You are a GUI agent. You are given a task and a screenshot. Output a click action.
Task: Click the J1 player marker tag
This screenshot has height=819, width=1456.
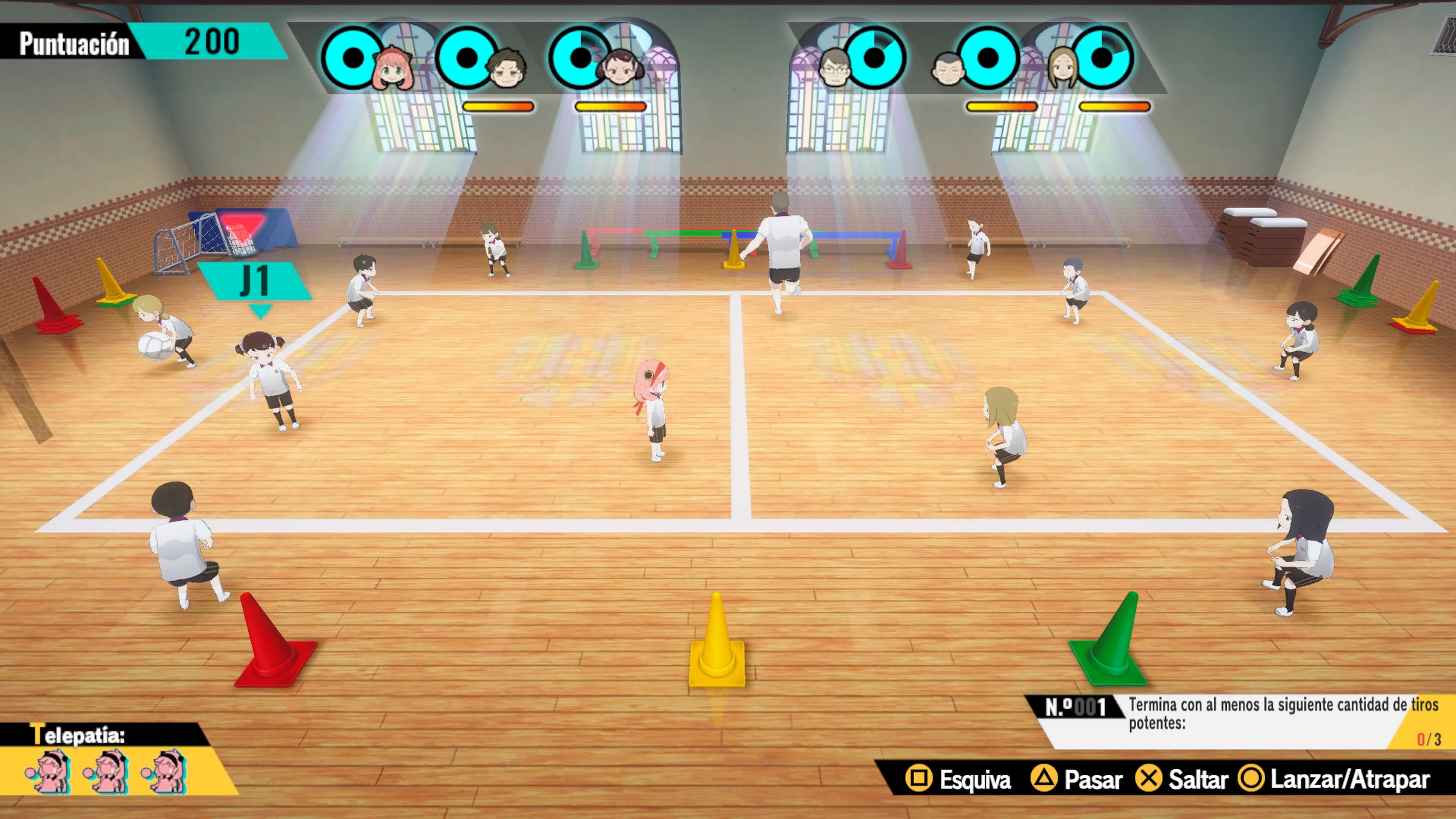click(254, 281)
